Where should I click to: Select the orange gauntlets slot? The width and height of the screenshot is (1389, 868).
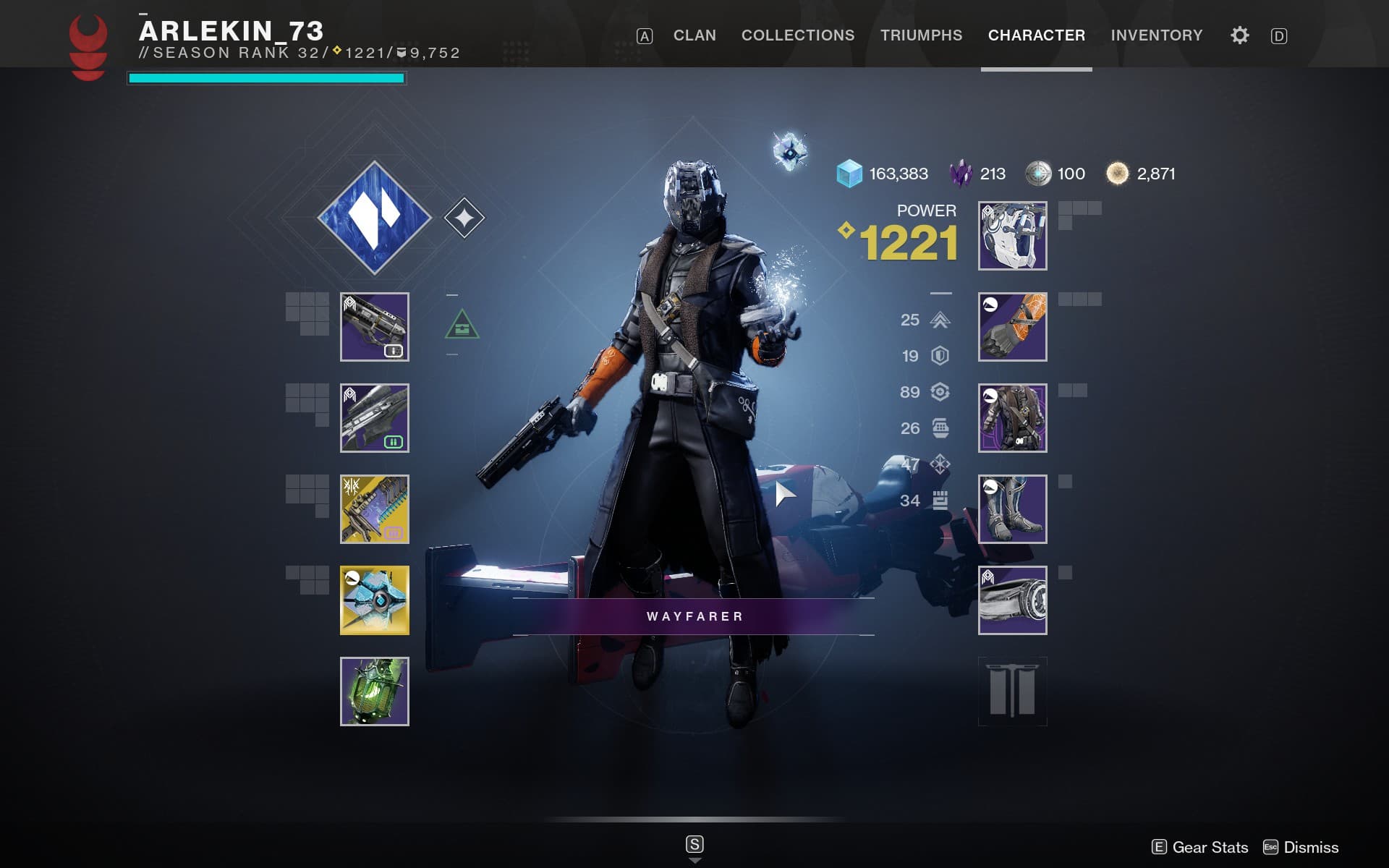pyautogui.click(x=1012, y=327)
